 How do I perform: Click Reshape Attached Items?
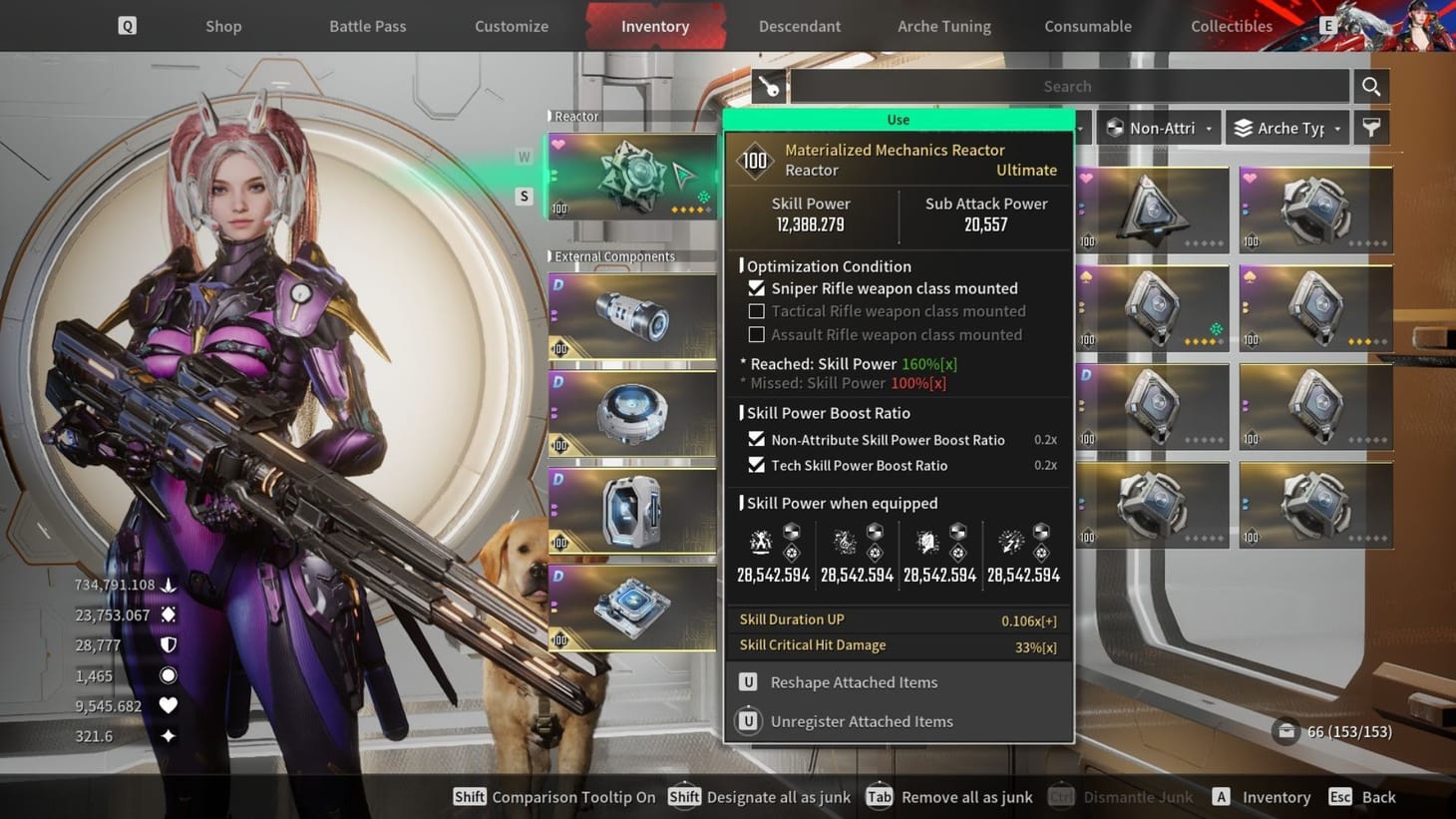[x=853, y=682]
